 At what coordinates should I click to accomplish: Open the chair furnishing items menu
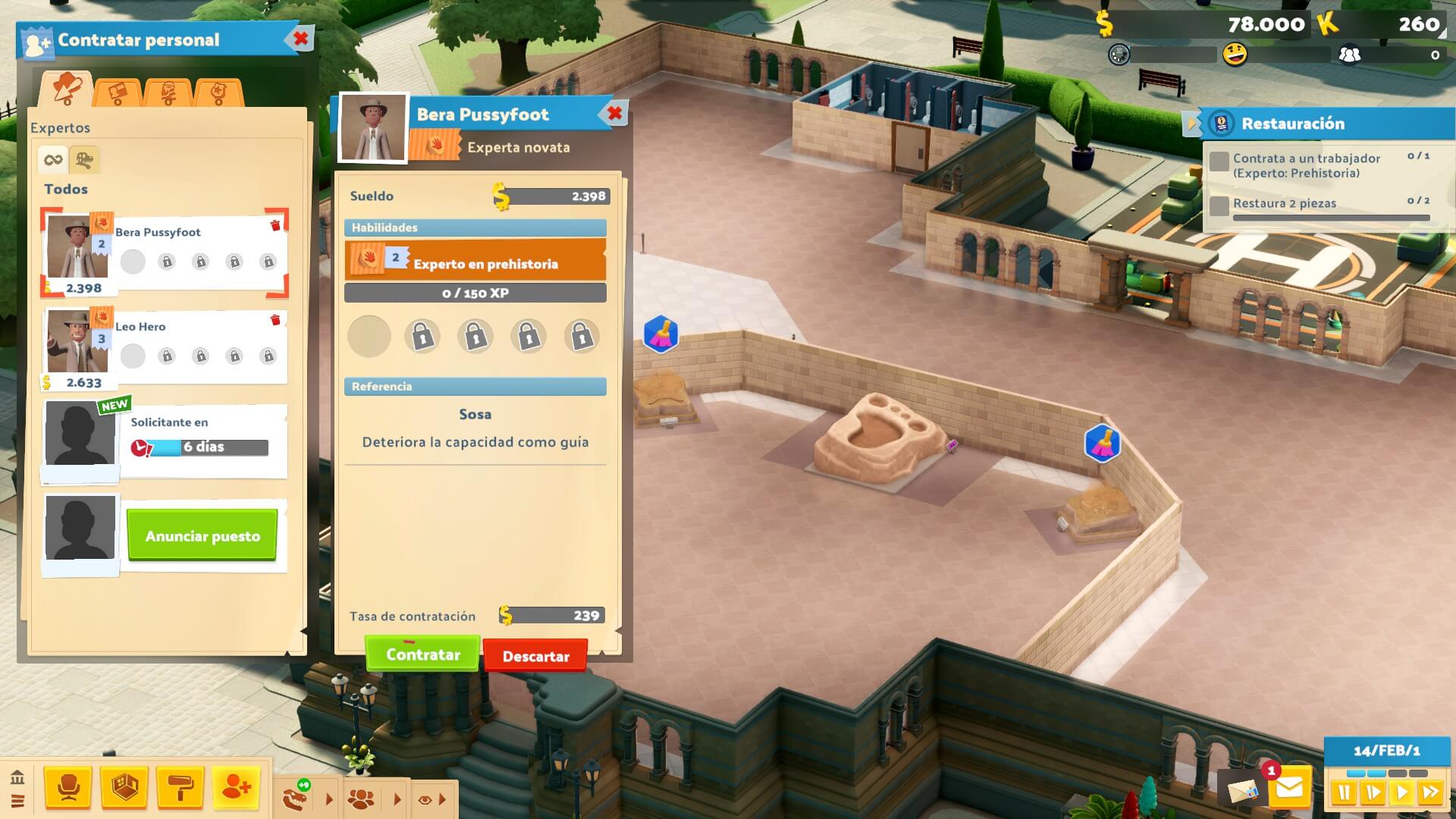[x=68, y=789]
